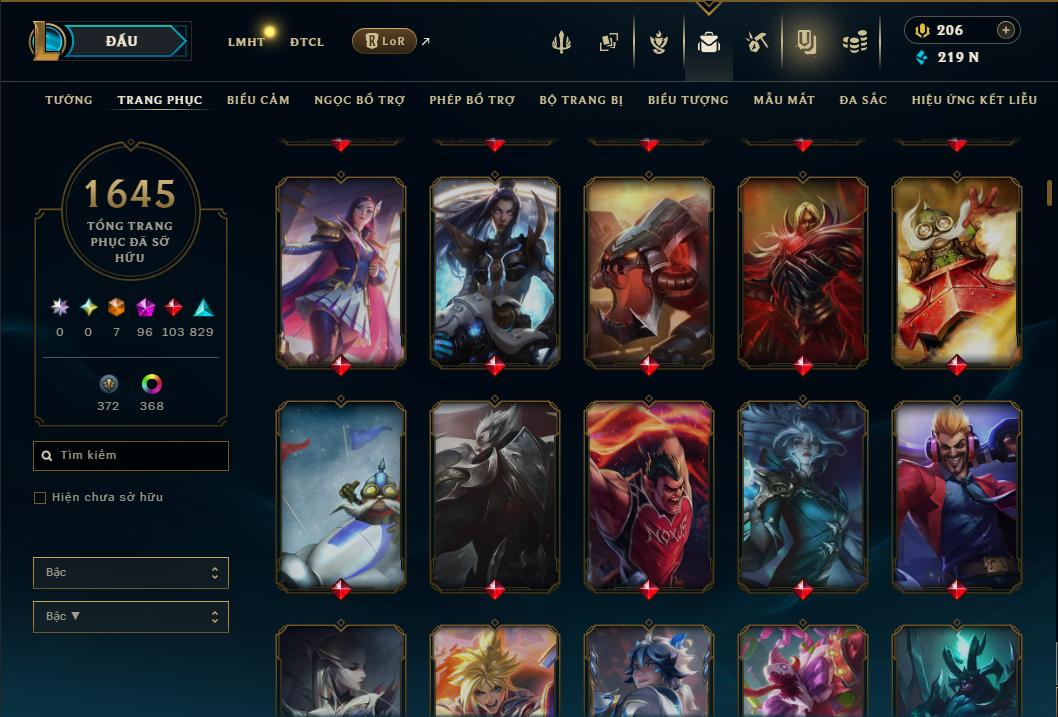Select the Caitlyn school uniform skin card

coord(341,270)
